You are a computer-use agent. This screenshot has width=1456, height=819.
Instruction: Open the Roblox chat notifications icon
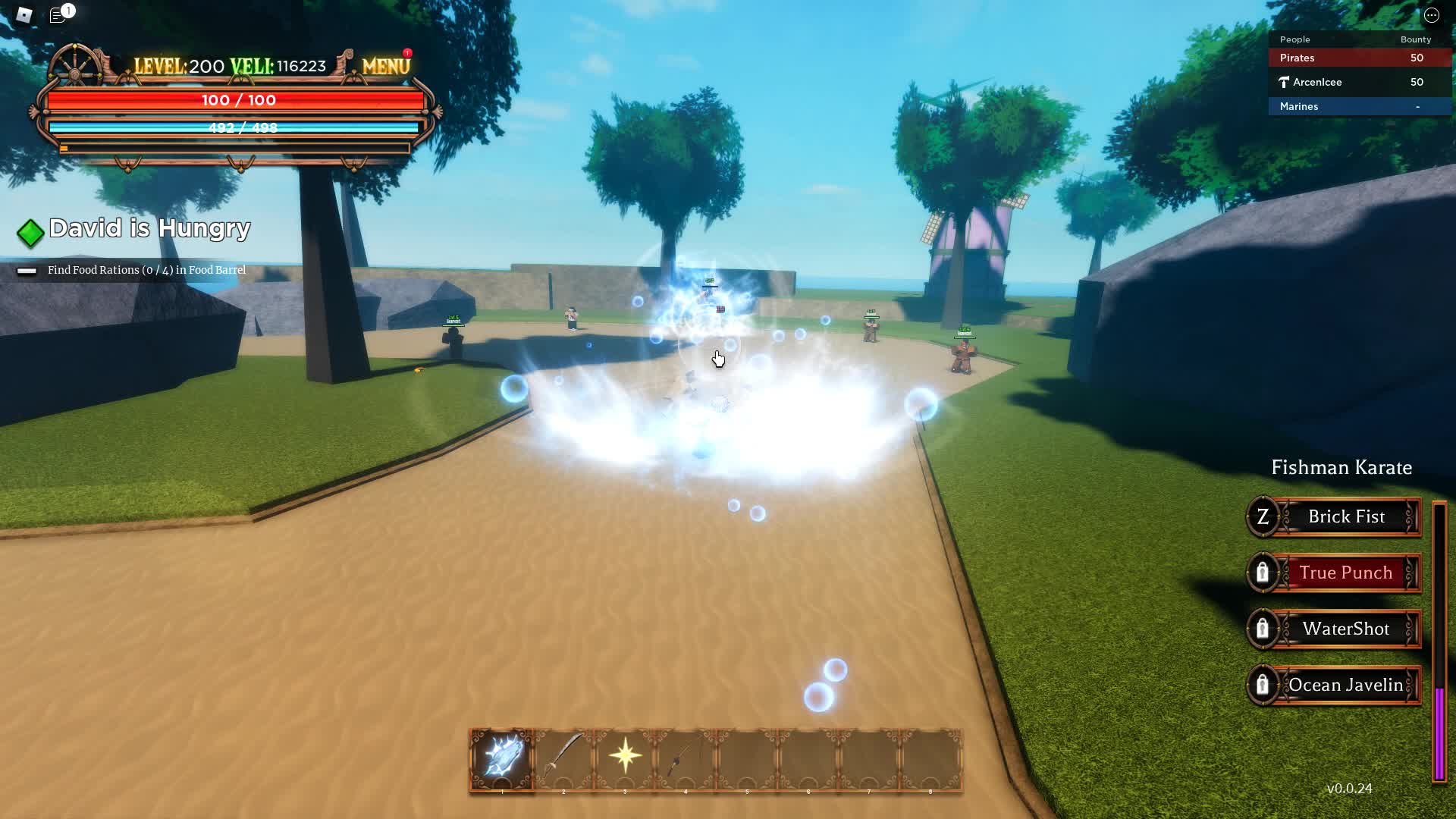click(58, 15)
